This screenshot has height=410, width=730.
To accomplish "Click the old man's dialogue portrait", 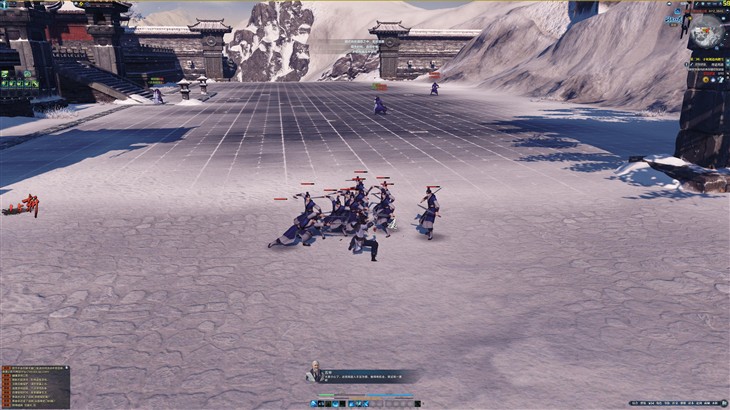I will coord(315,372).
